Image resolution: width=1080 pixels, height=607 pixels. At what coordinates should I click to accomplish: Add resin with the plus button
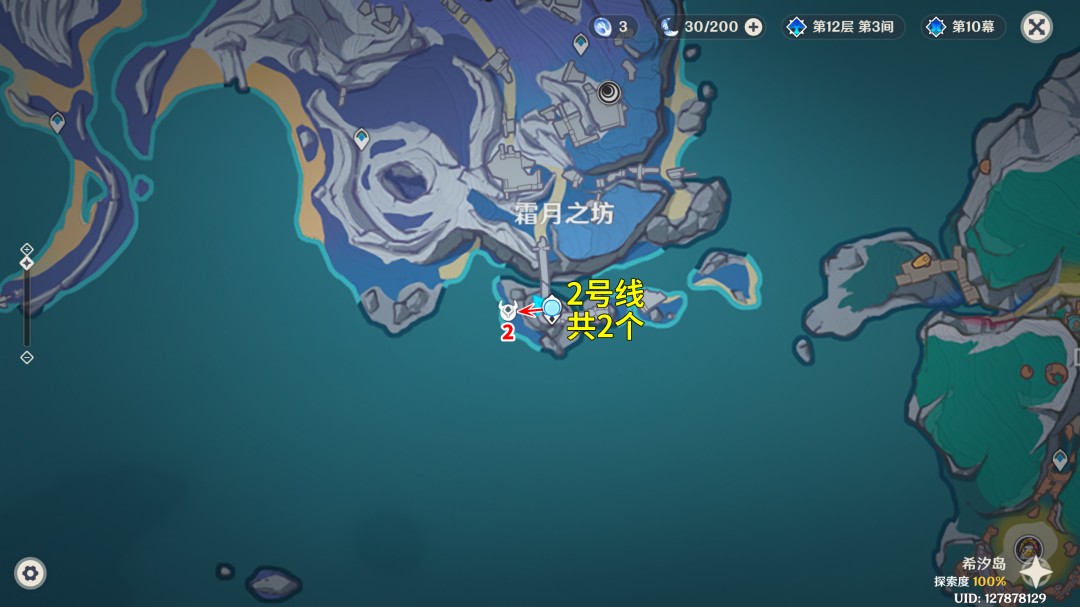753,27
